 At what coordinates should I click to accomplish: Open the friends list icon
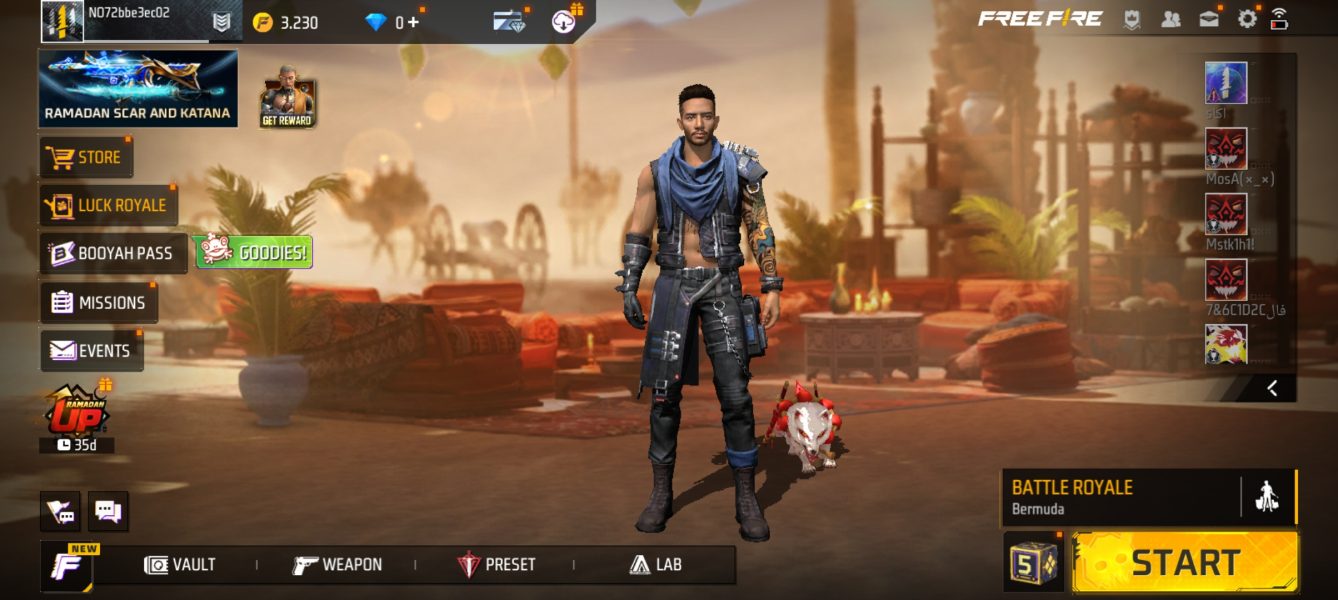[x=1170, y=18]
